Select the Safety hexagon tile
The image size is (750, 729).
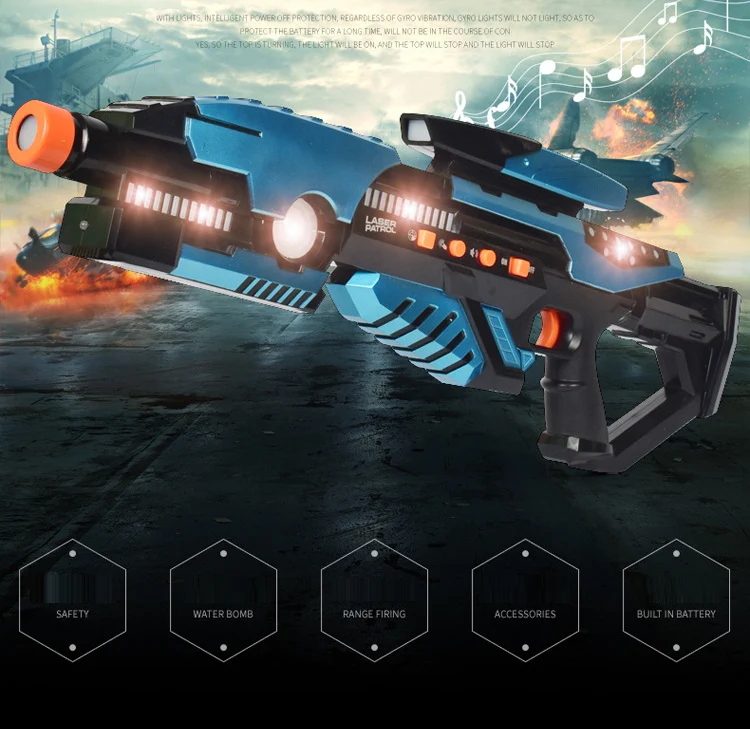coord(73,600)
